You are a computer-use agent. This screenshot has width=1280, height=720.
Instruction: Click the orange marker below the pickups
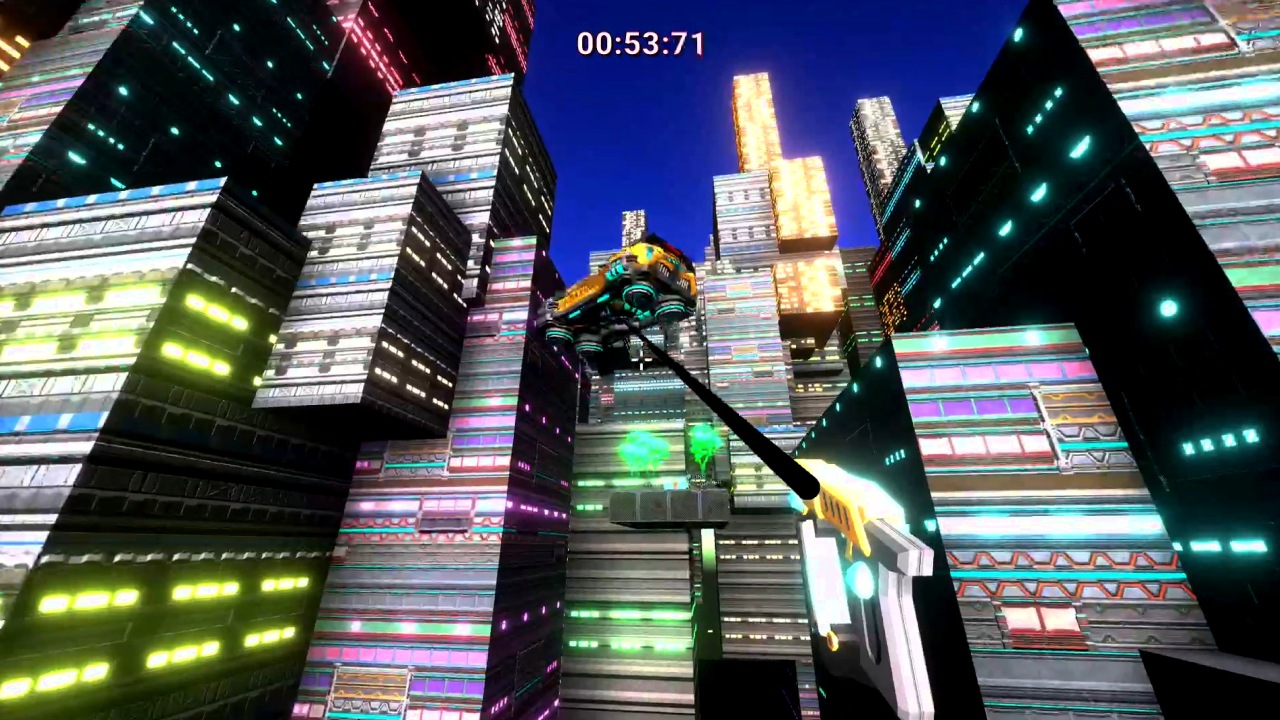(x=675, y=483)
